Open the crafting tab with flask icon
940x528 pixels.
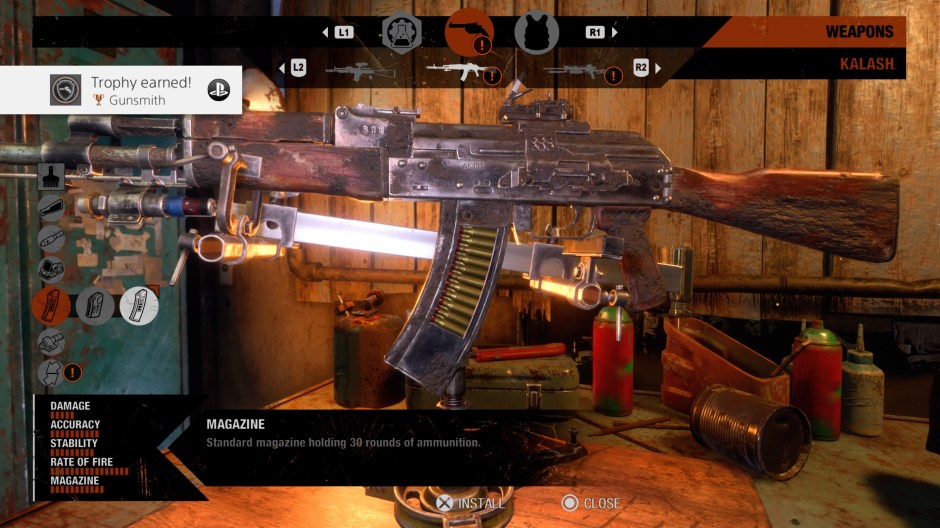pos(401,32)
